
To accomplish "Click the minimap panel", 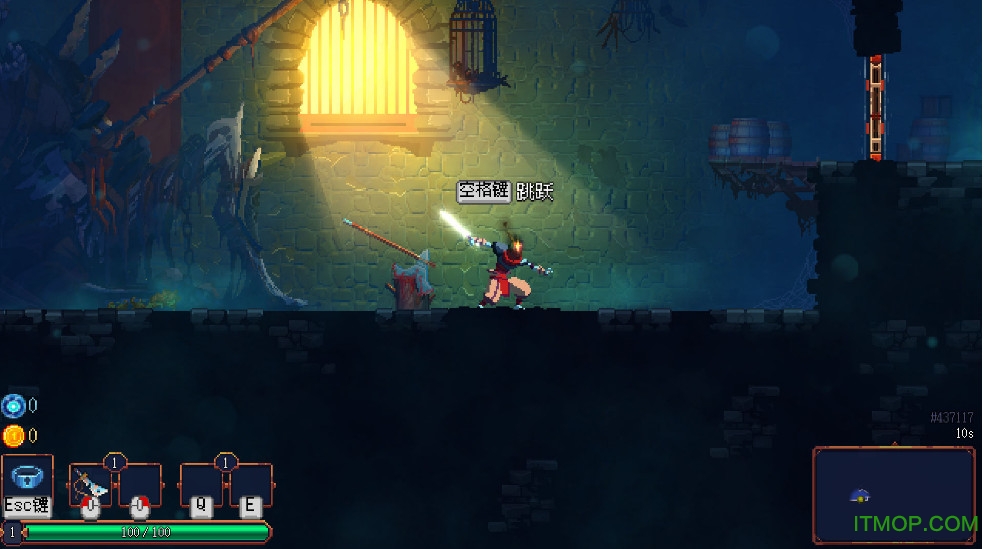I will click(893, 494).
